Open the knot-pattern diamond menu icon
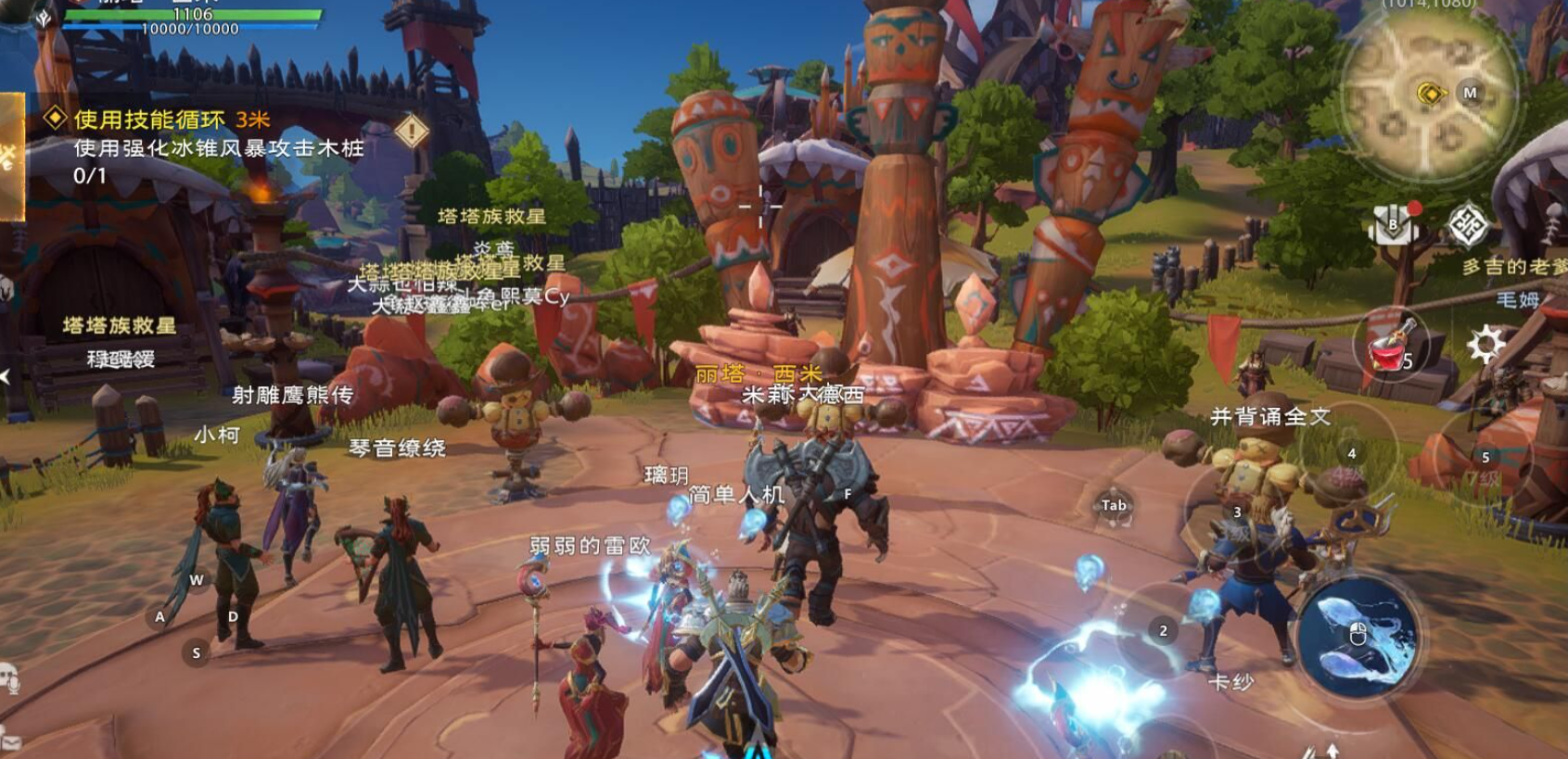The image size is (1568, 759). click(1468, 225)
